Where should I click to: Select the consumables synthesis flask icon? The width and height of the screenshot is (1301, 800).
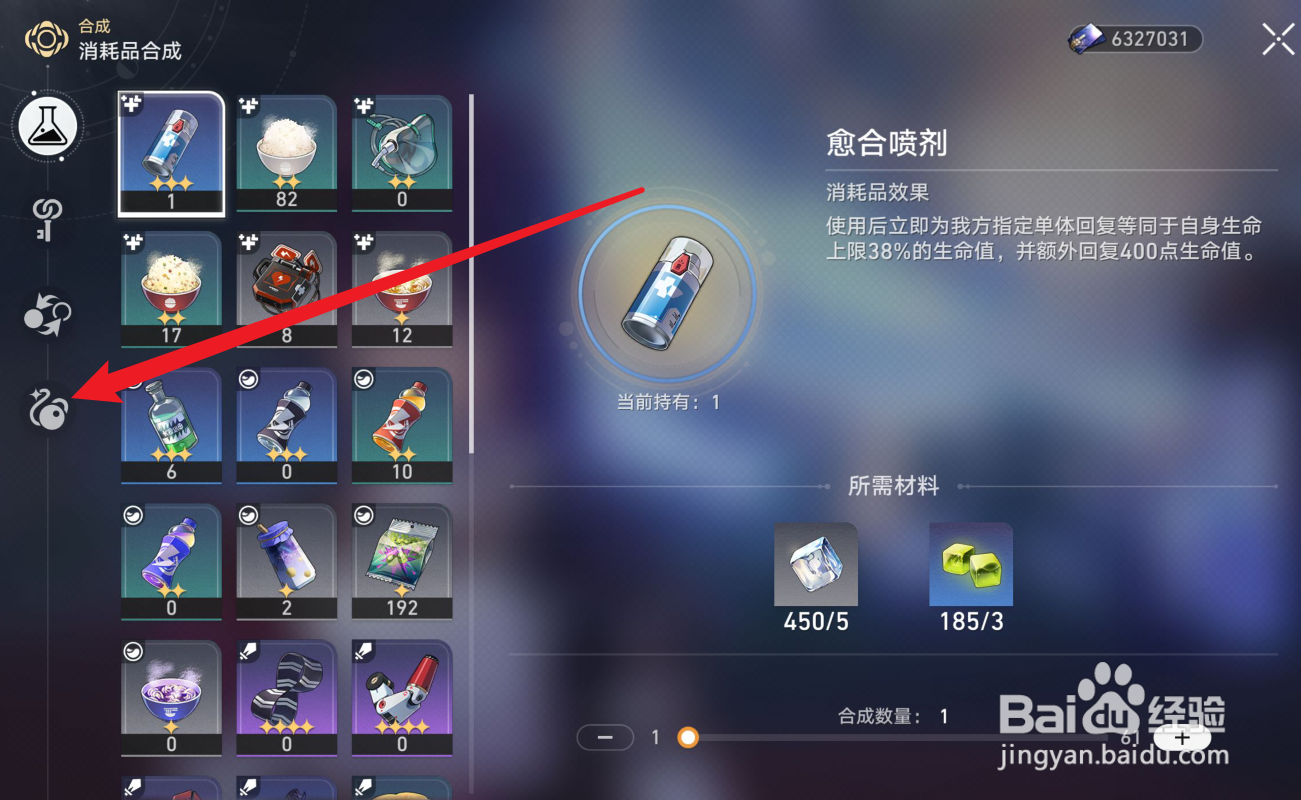click(46, 127)
